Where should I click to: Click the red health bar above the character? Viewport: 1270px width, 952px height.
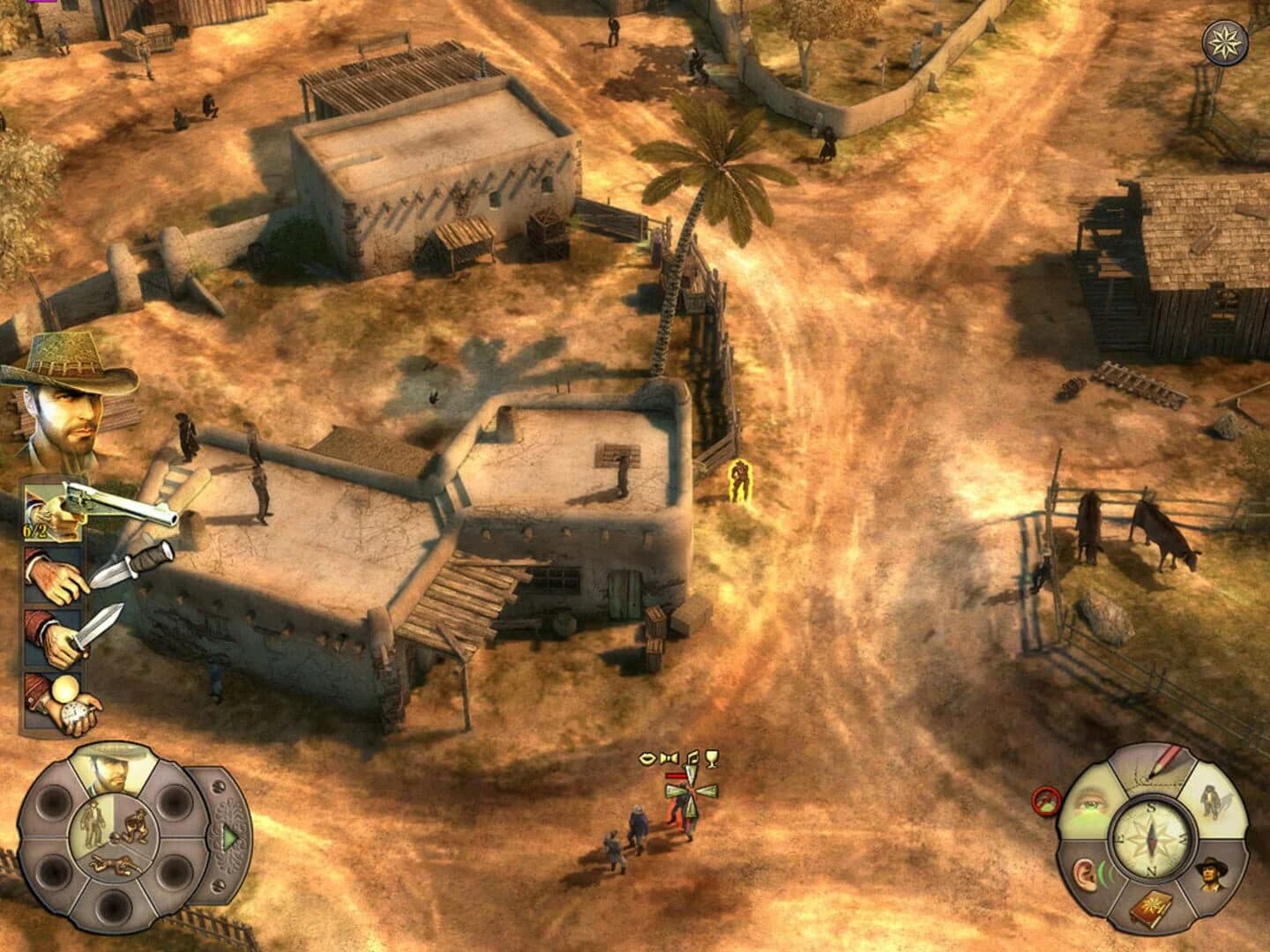pos(676,776)
